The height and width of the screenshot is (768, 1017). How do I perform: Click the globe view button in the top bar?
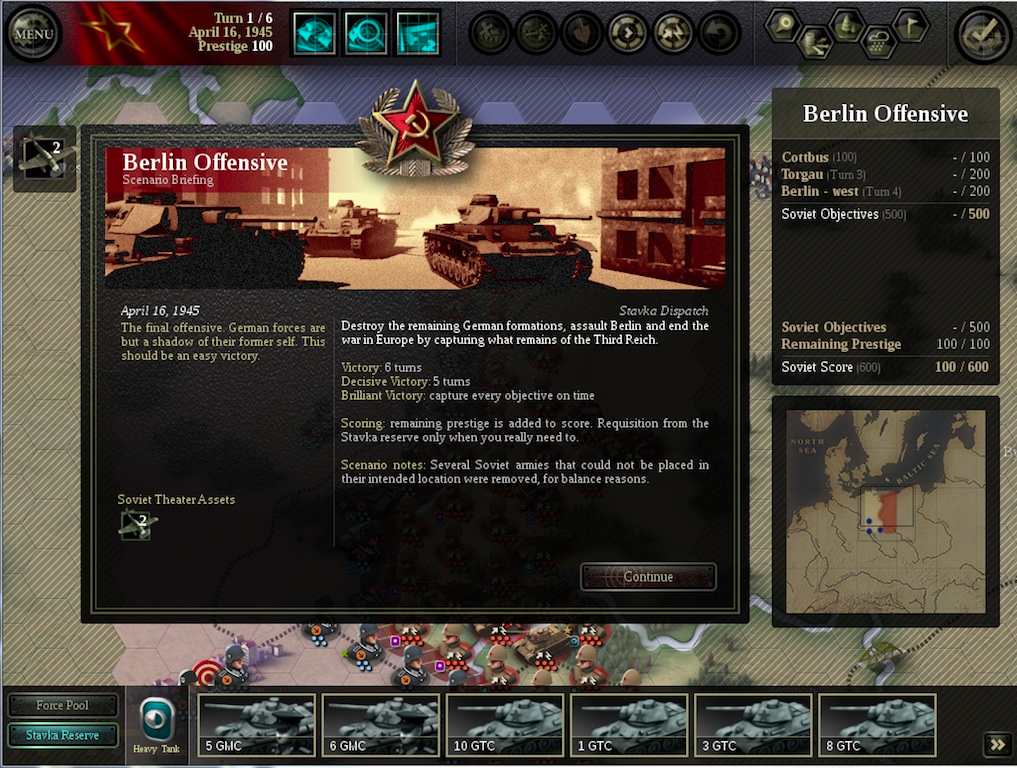click(x=314, y=34)
